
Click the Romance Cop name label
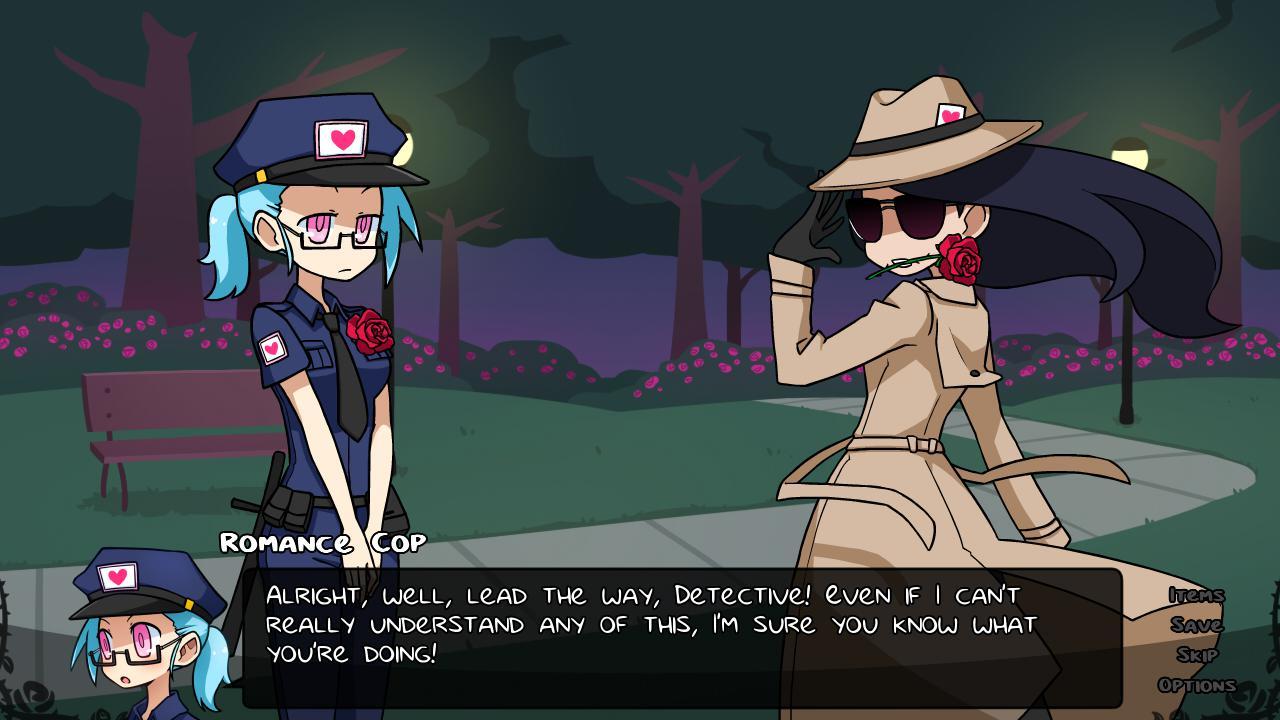(x=323, y=544)
